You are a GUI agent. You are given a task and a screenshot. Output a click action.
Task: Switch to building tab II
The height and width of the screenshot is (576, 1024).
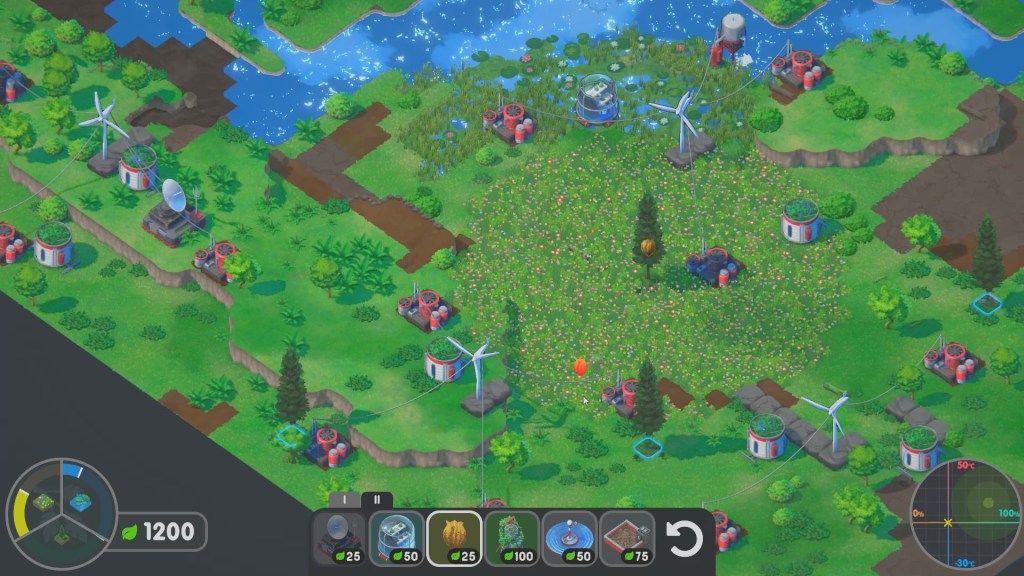(x=377, y=499)
